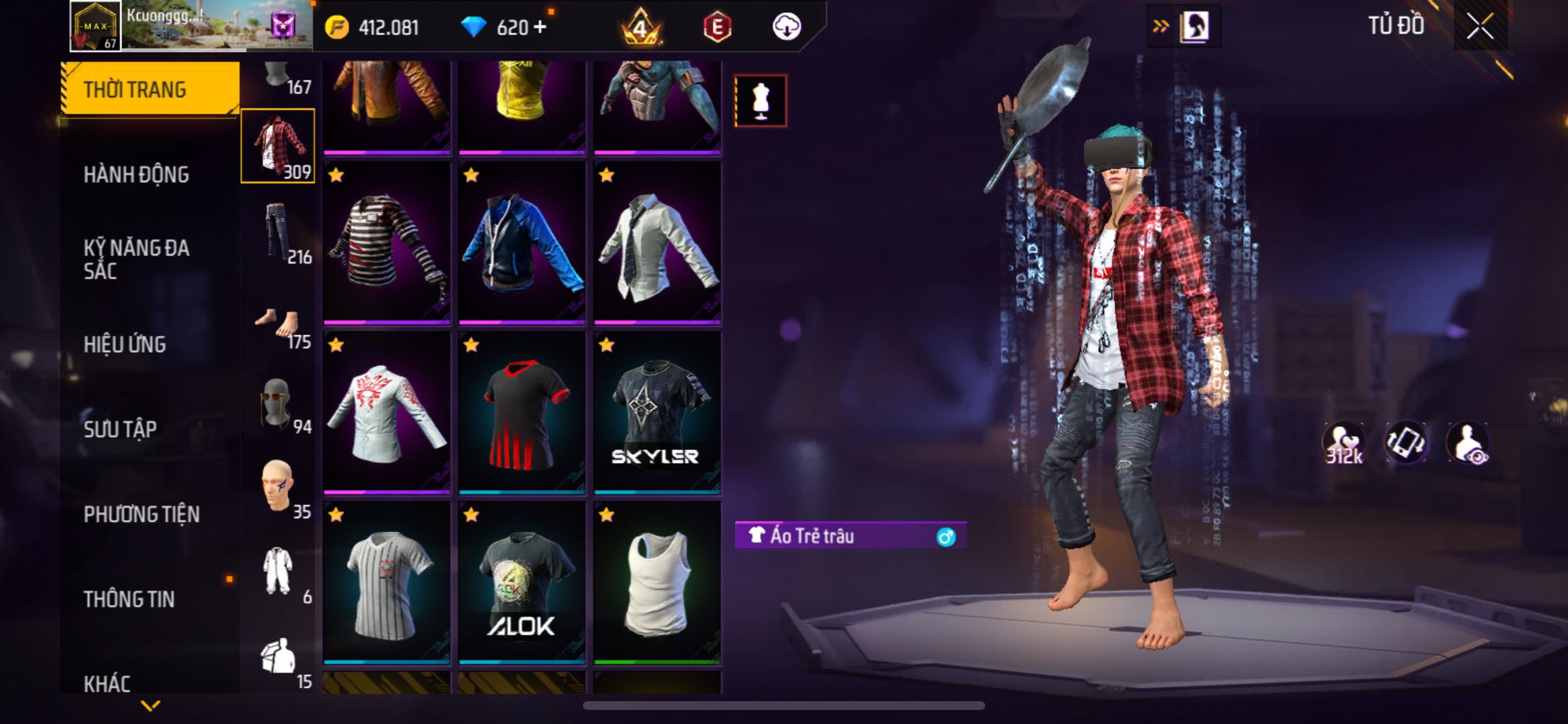The height and width of the screenshot is (724, 1568).
Task: Close the wardrobe with the X button
Action: point(1479,28)
